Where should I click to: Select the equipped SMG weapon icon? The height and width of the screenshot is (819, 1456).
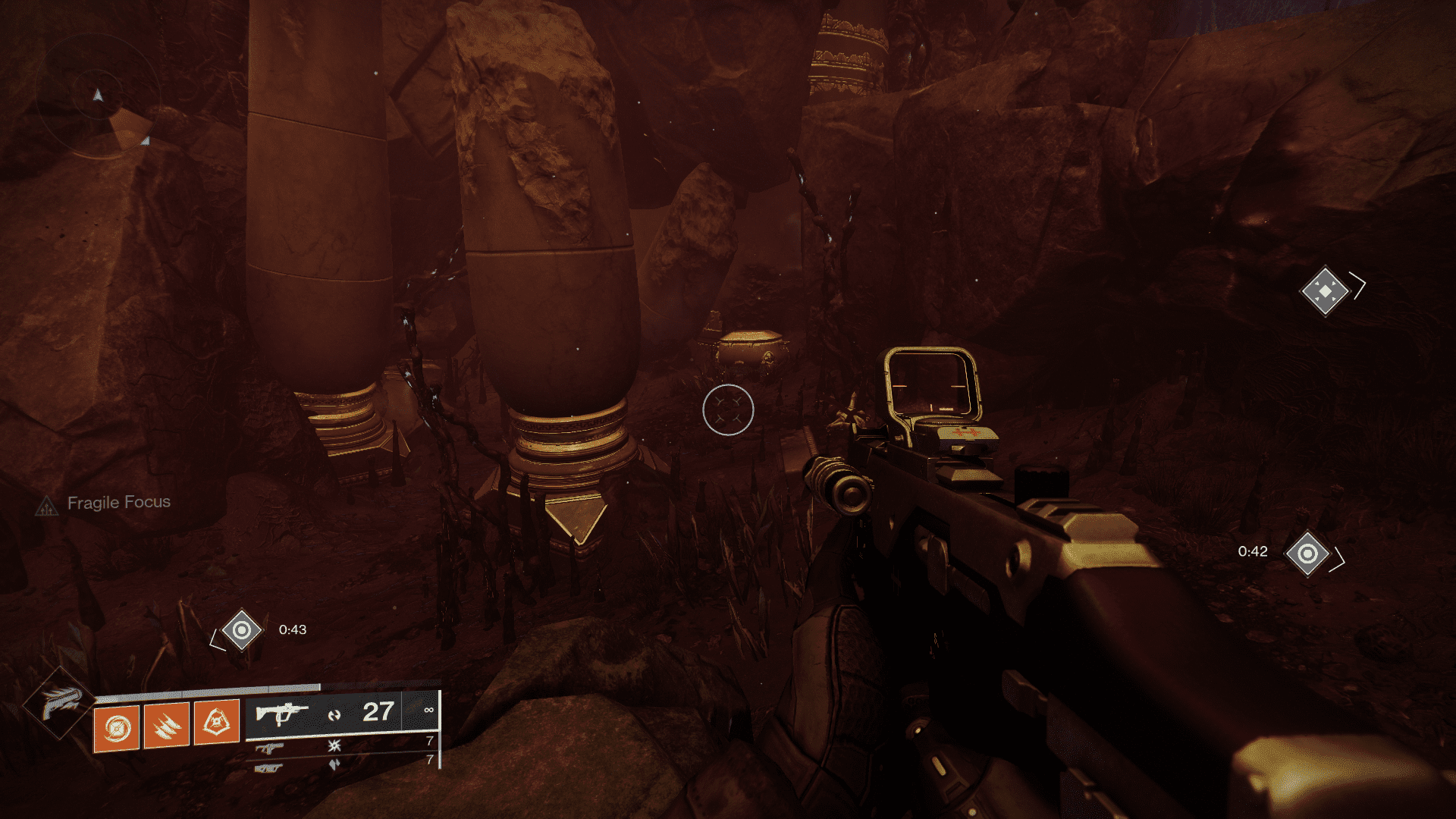[283, 711]
